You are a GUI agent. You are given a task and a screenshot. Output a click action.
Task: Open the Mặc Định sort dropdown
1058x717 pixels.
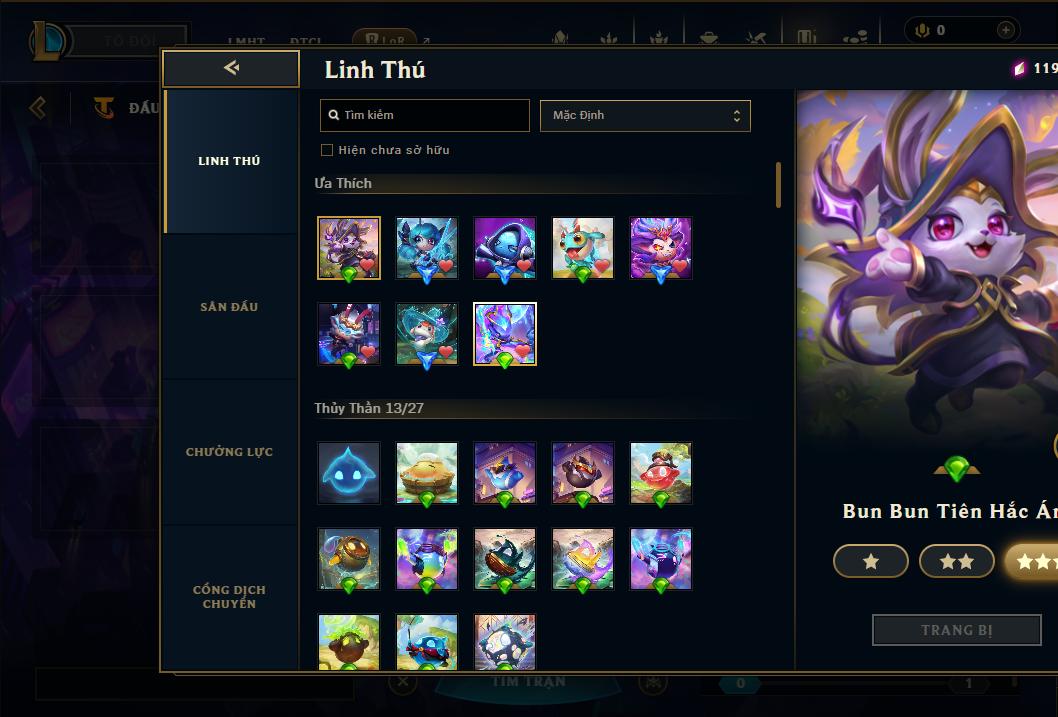tap(645, 115)
